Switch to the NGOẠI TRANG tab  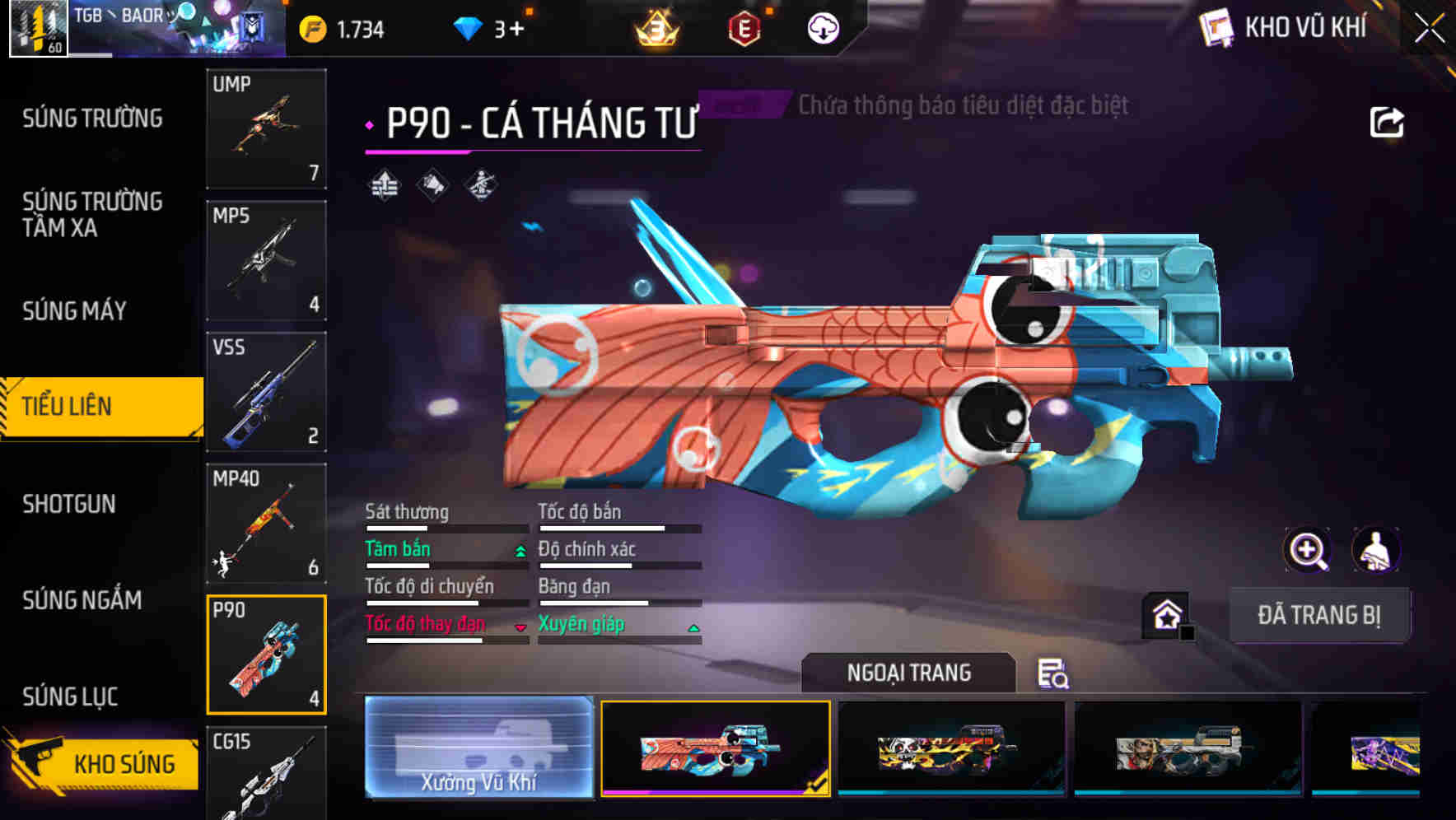point(910,672)
